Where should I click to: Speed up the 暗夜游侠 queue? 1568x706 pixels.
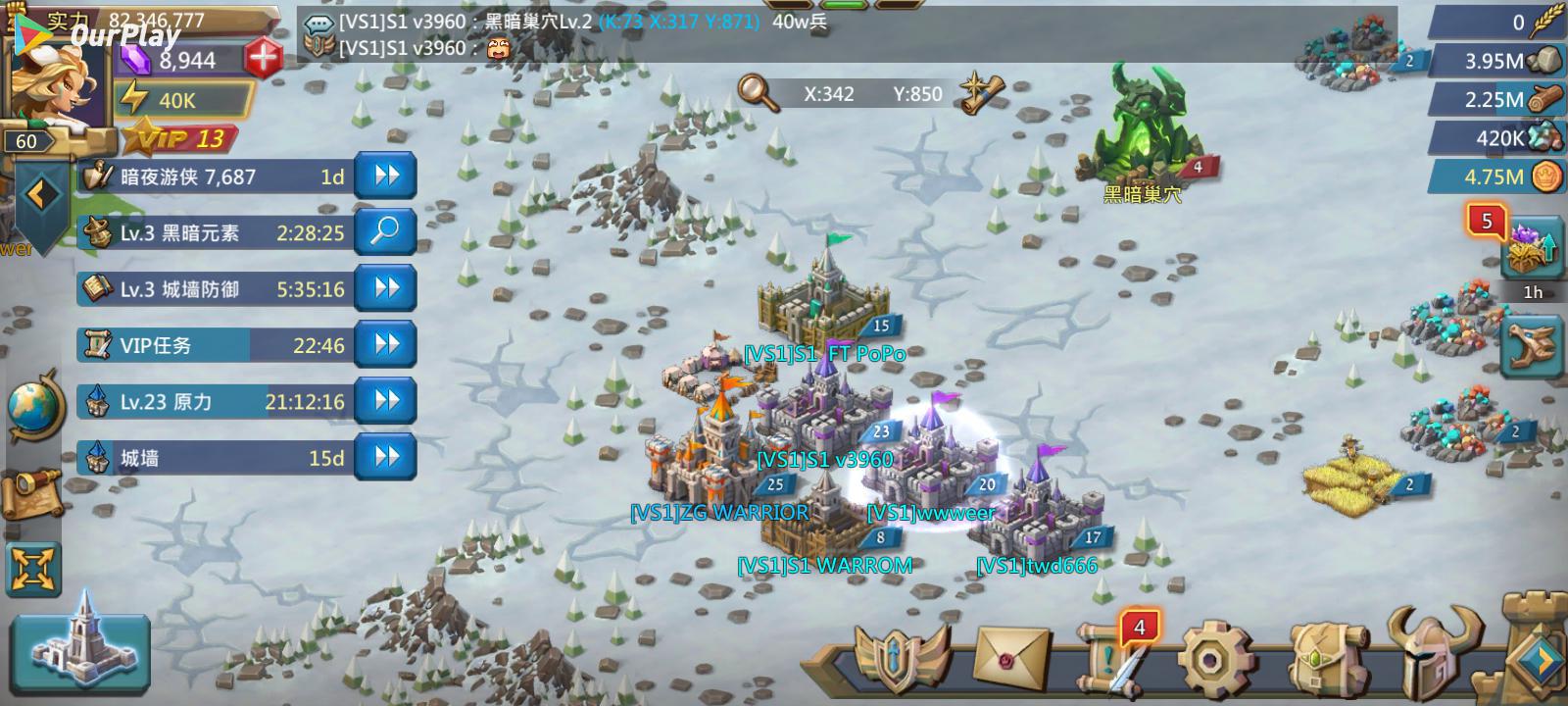pos(386,176)
